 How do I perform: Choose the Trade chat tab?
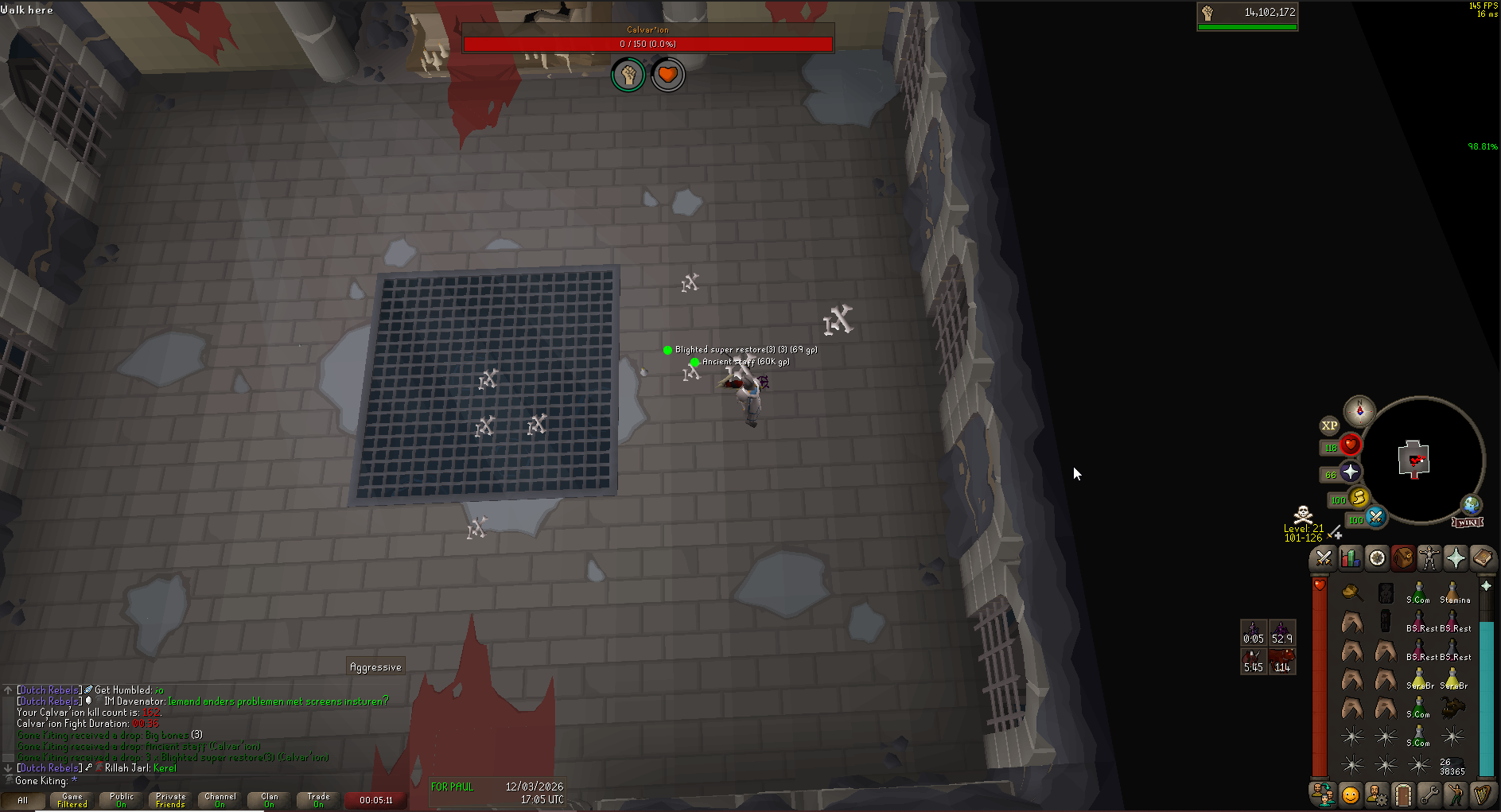click(x=319, y=800)
